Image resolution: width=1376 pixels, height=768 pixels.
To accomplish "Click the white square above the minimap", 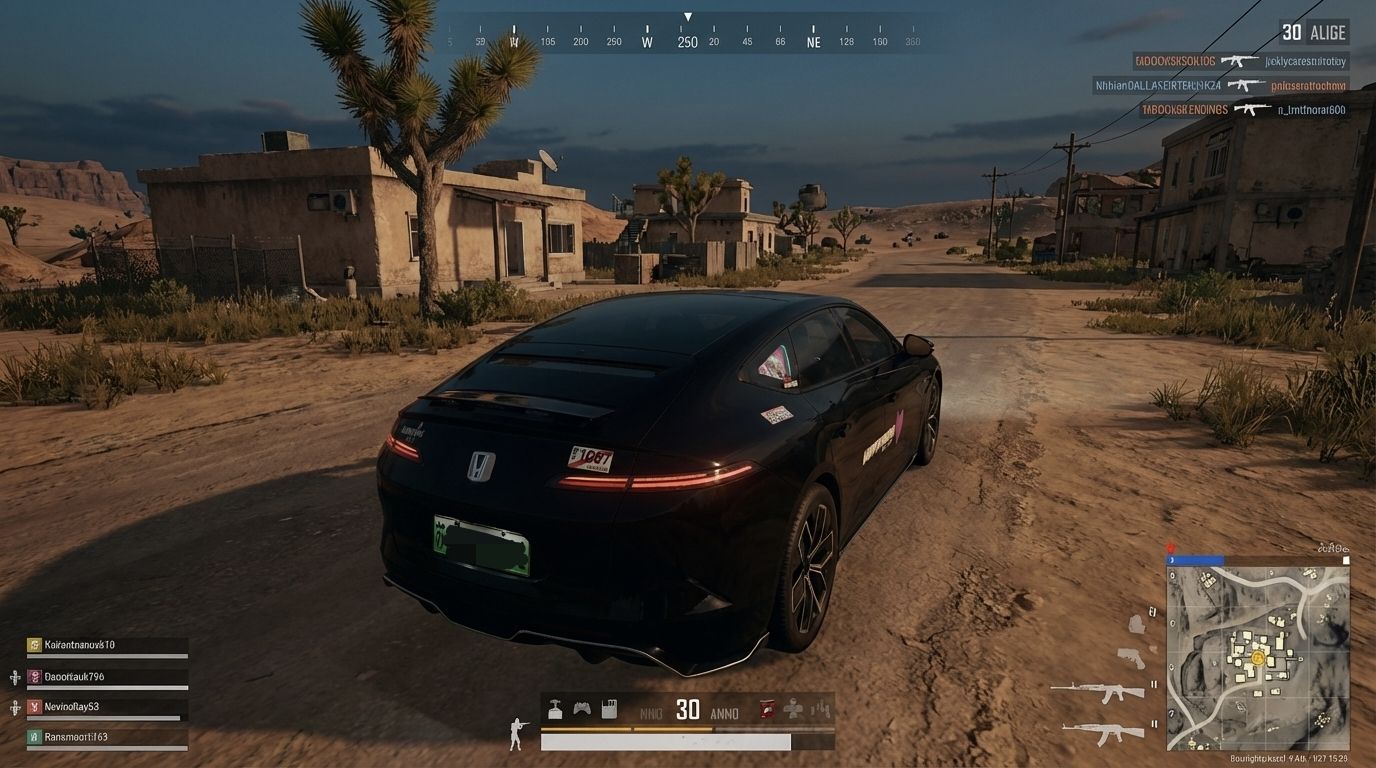I will (x=1346, y=561).
